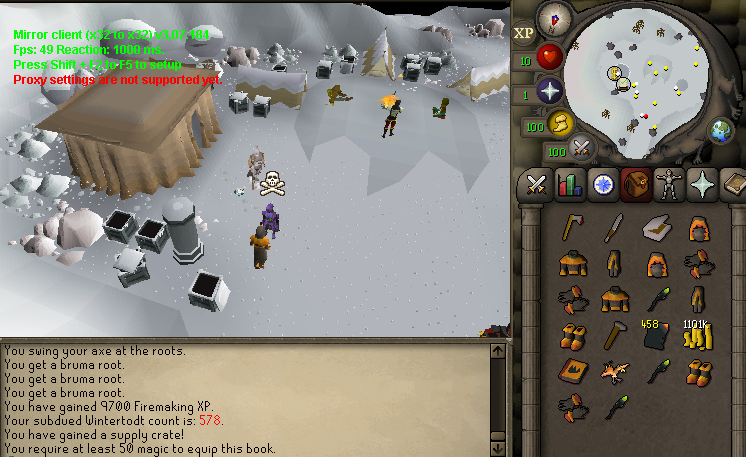Viewport: 746px width, 457px height.
Task: Open the Quest list tab
Action: (x=603, y=185)
